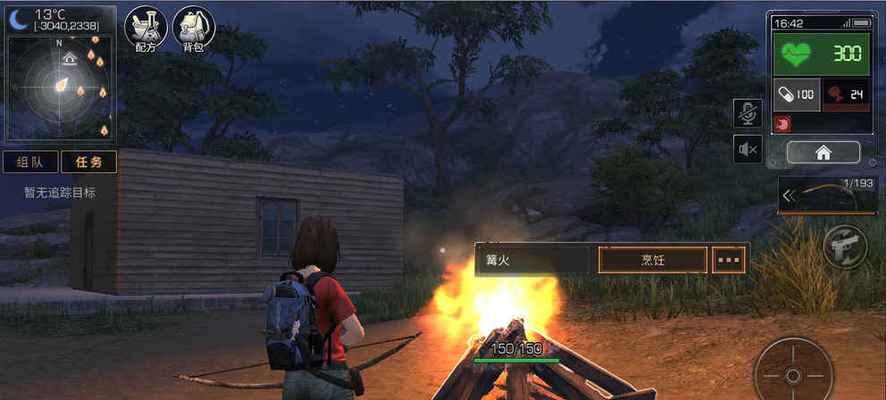This screenshot has height=400, width=886.
Task: Open the 配方 recipe menu
Action: coord(146,29)
